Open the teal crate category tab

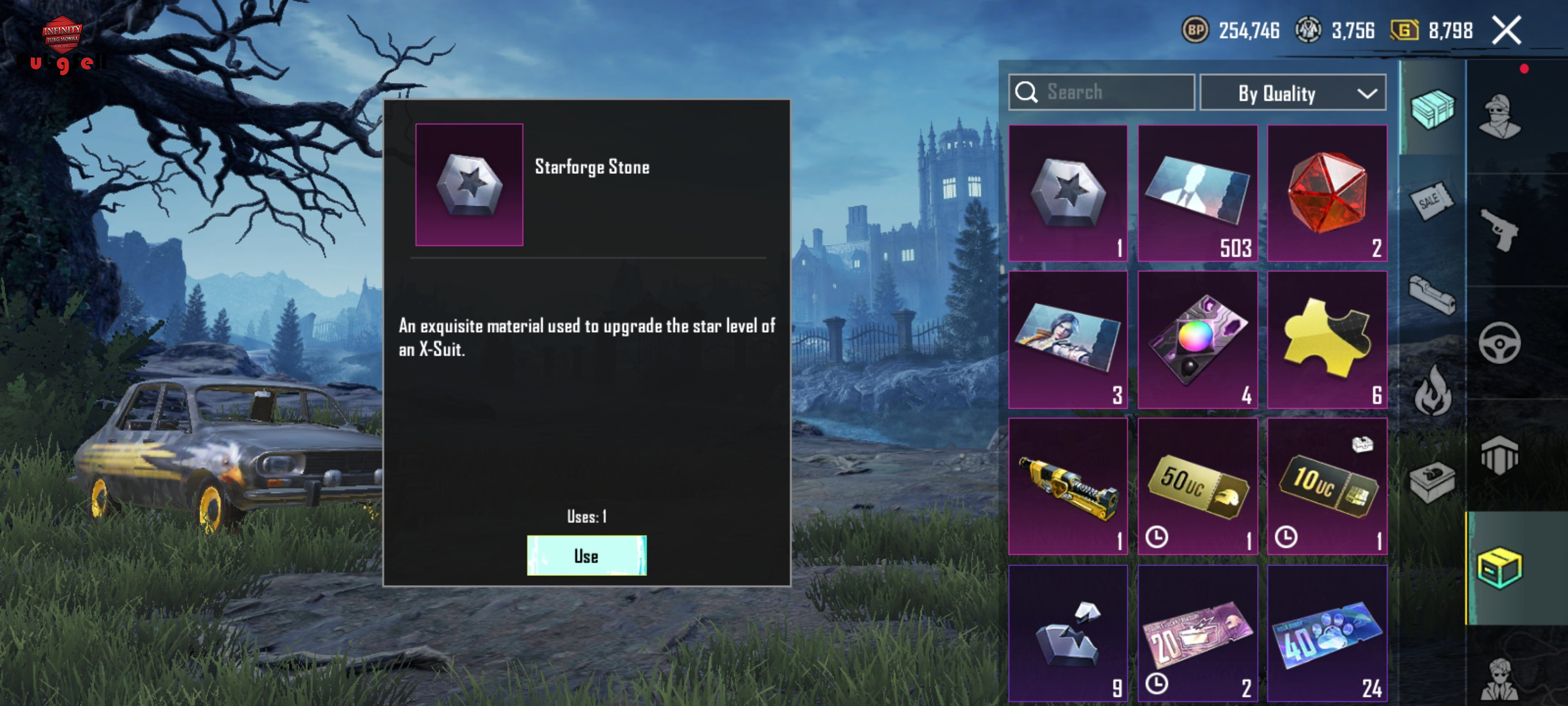point(1431,109)
